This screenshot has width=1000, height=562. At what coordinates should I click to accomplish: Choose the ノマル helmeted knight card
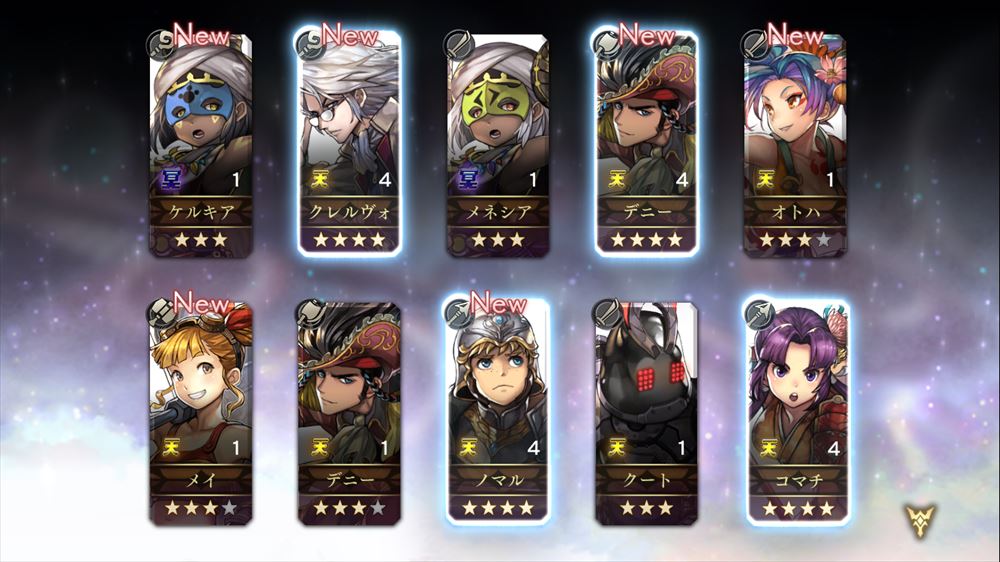point(497,412)
